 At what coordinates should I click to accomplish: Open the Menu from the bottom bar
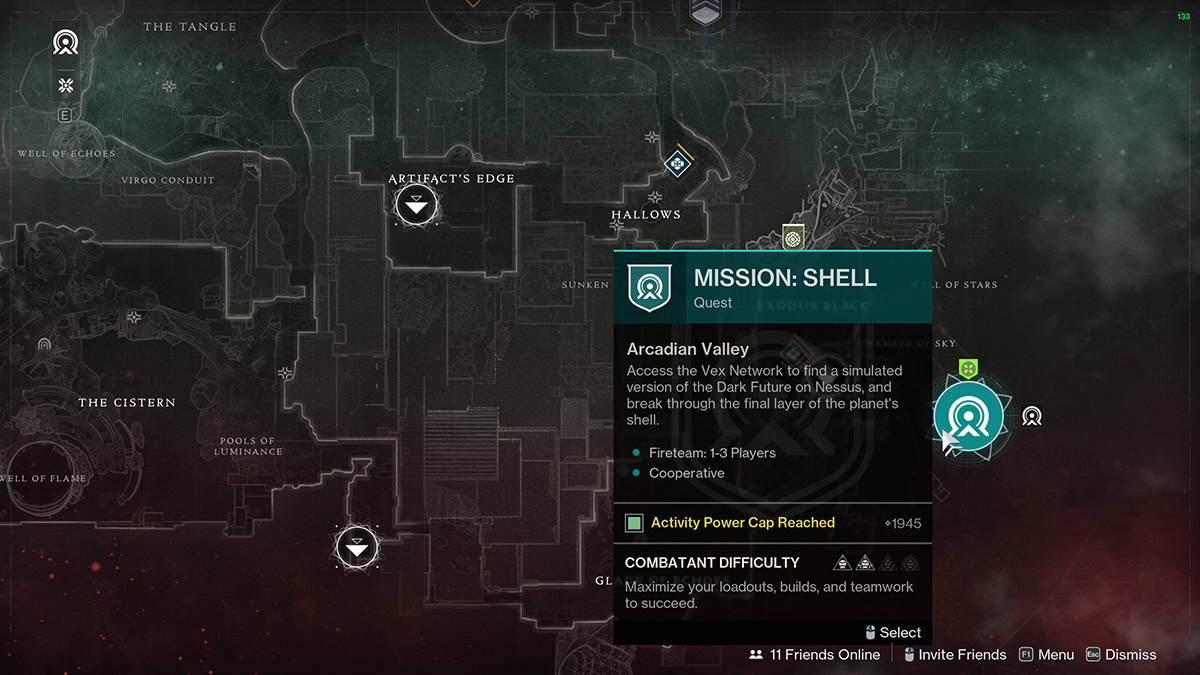click(1046, 655)
